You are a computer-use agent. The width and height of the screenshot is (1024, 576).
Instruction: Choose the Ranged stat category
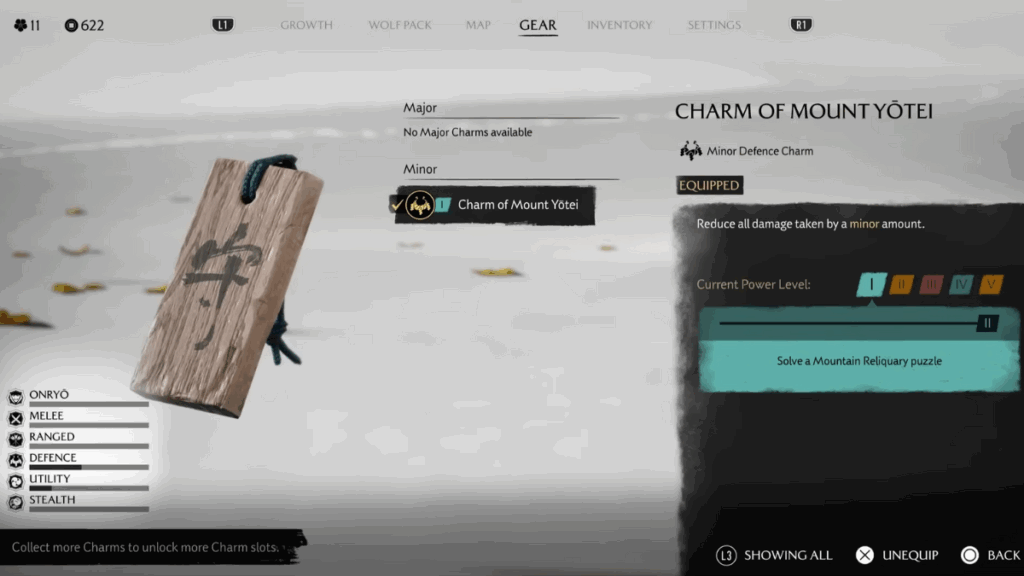click(51, 438)
